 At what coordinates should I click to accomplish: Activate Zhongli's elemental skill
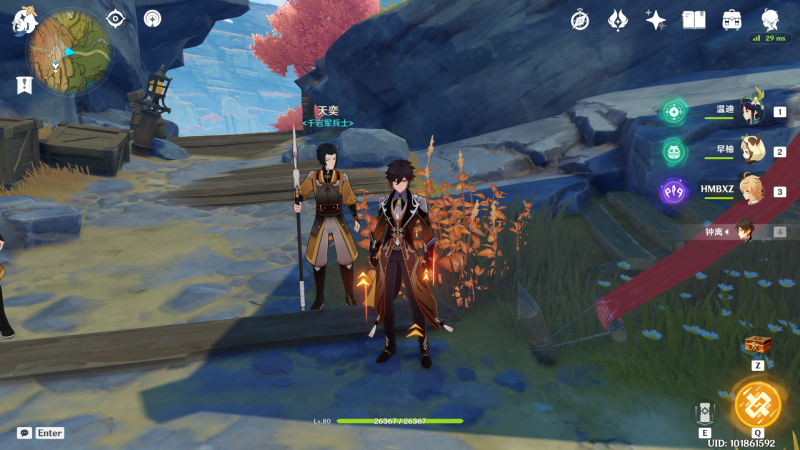click(x=706, y=412)
